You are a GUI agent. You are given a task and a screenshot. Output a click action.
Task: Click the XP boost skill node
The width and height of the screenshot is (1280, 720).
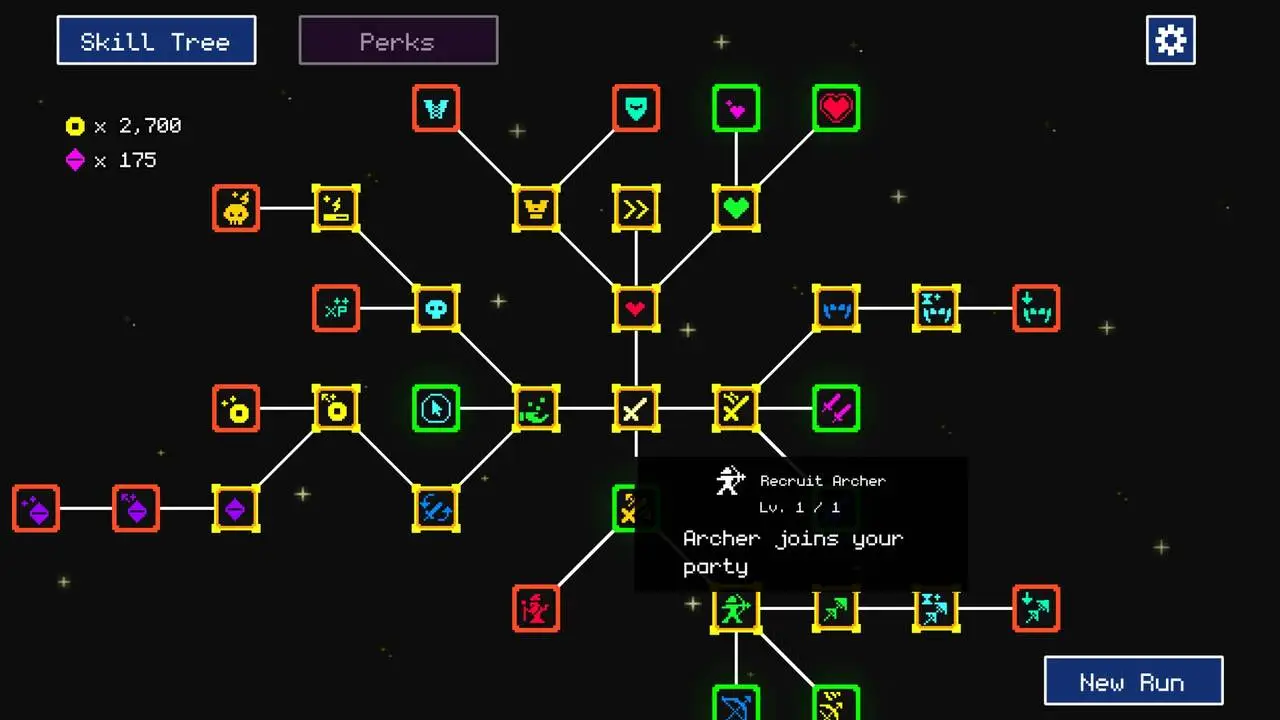[336, 309]
